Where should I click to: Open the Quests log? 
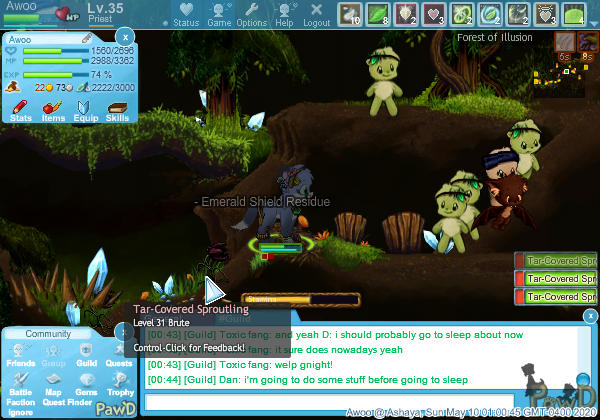coord(118,353)
